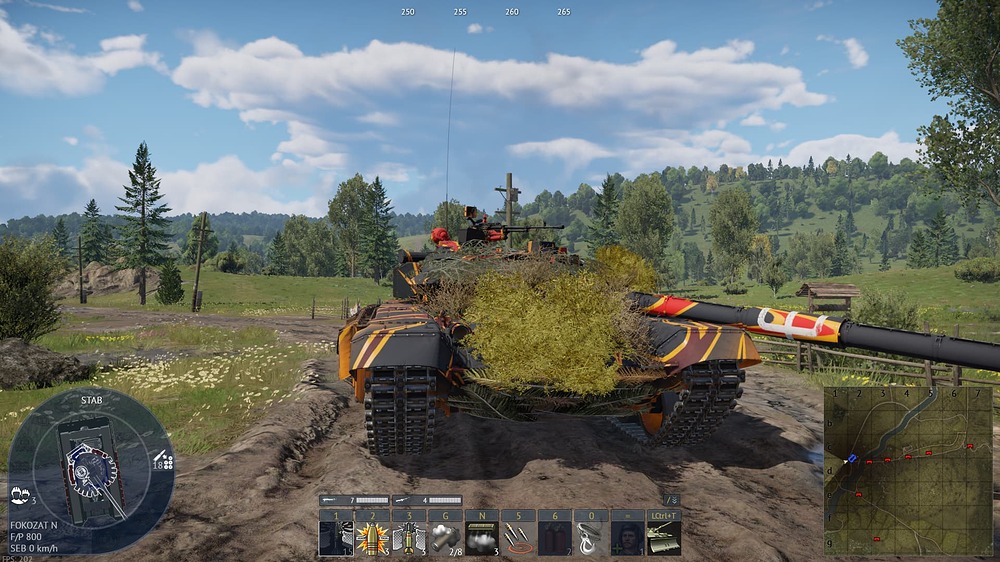
Task: Choose the explosive shell in slot 2
Action: [x=372, y=538]
